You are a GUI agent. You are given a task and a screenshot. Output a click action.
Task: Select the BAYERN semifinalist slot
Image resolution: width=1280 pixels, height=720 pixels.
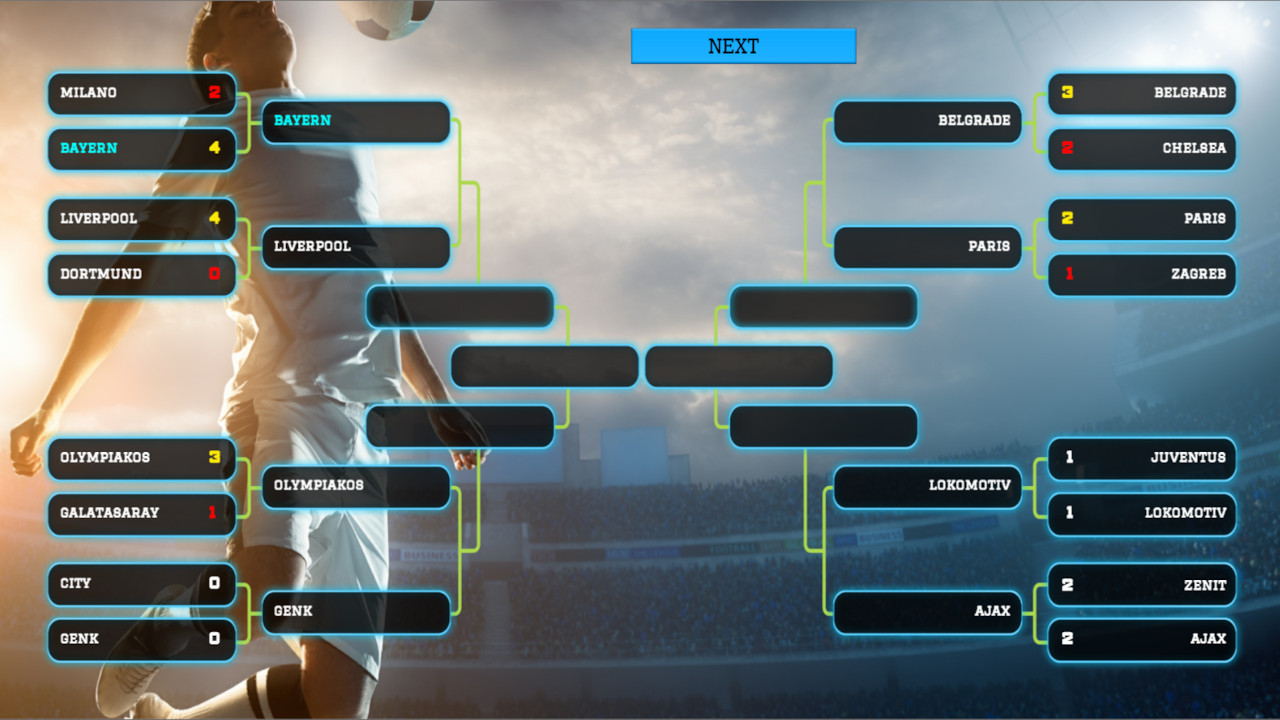coord(355,121)
